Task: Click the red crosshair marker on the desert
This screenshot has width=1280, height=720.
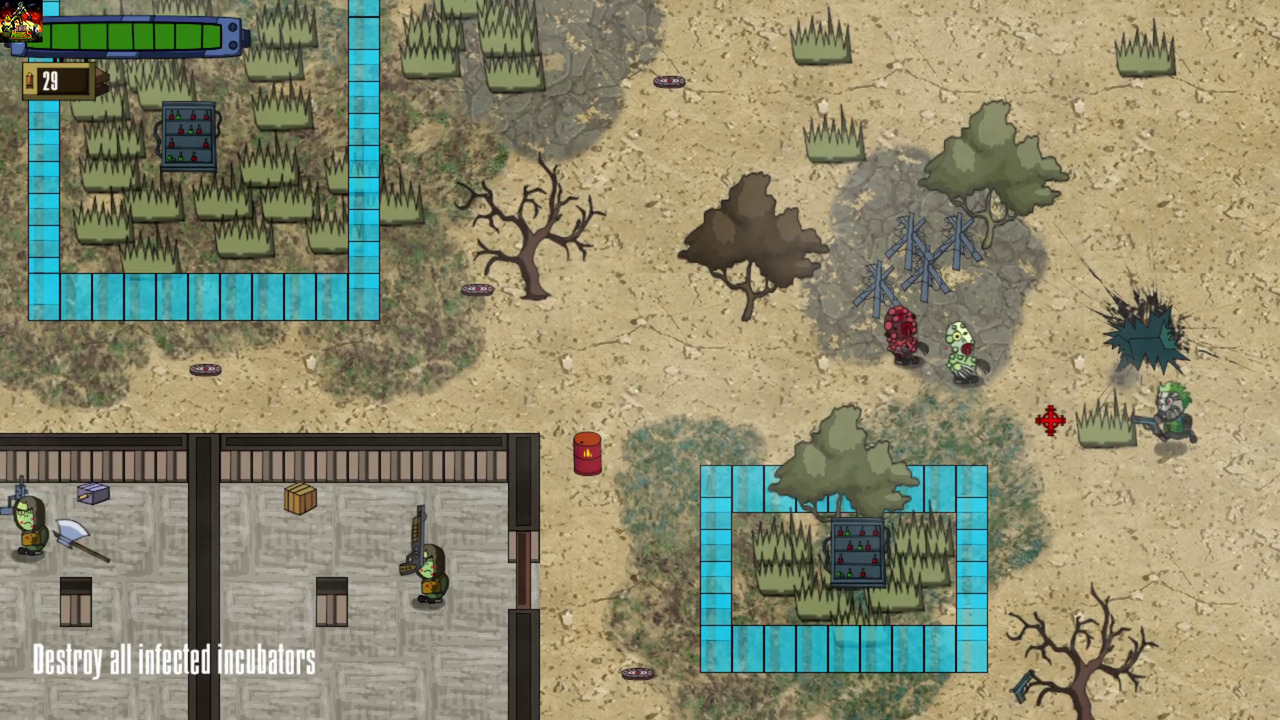Action: click(1050, 420)
